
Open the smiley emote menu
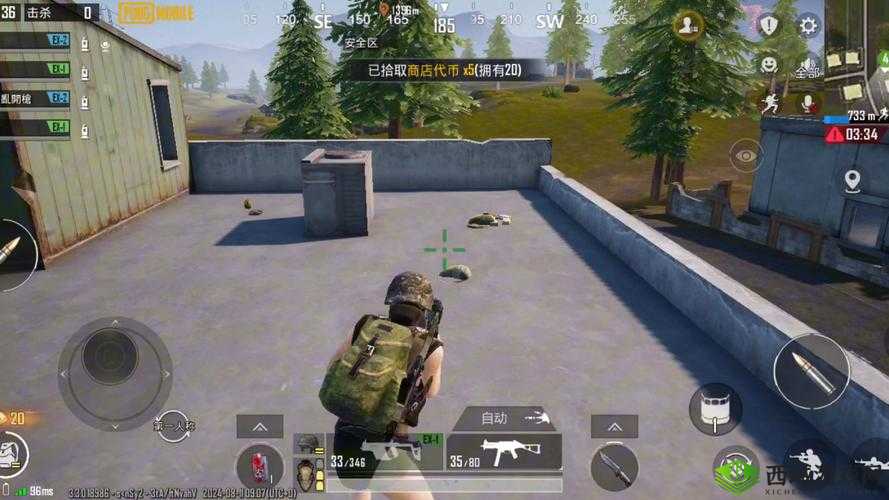[768, 64]
